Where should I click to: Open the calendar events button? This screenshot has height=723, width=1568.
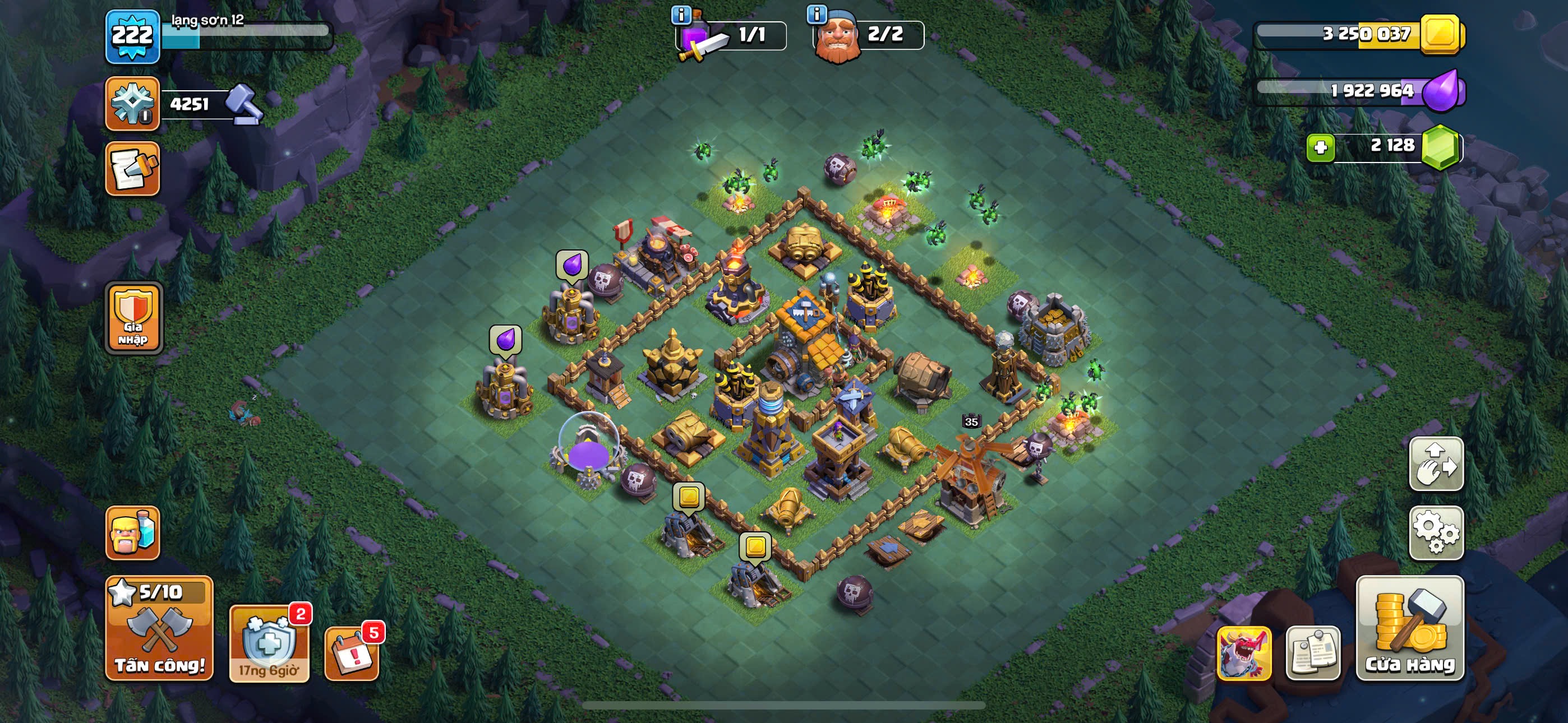coord(352,653)
